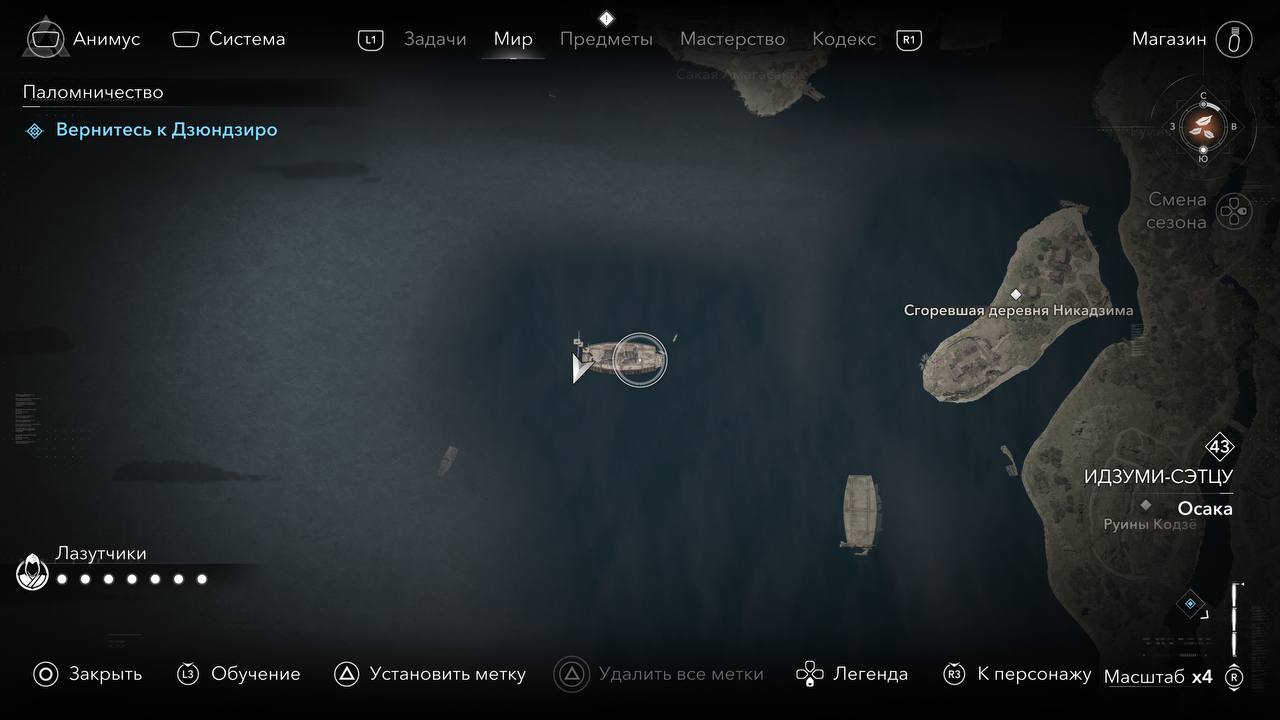Switch to the Задачи tab
1280x720 pixels.
coord(435,39)
